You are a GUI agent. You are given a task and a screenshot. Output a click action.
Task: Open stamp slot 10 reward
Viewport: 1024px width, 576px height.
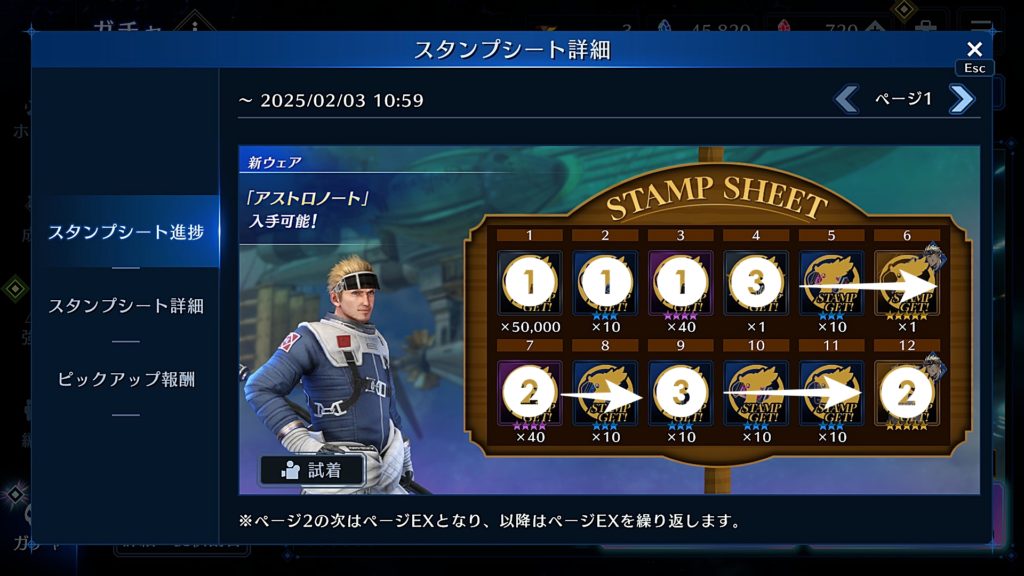click(756, 394)
